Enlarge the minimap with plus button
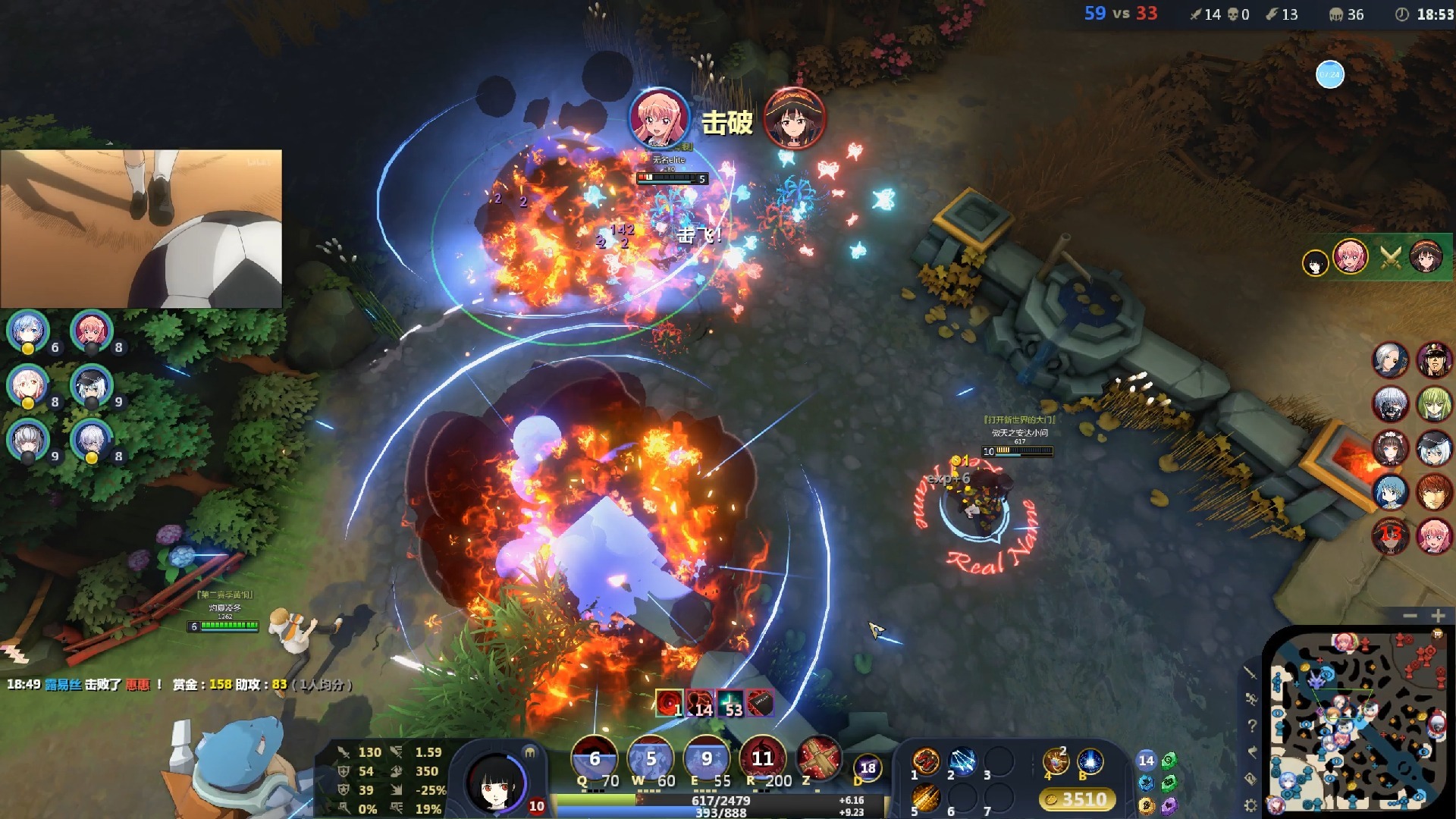Image resolution: width=1456 pixels, height=819 pixels. (x=1438, y=616)
